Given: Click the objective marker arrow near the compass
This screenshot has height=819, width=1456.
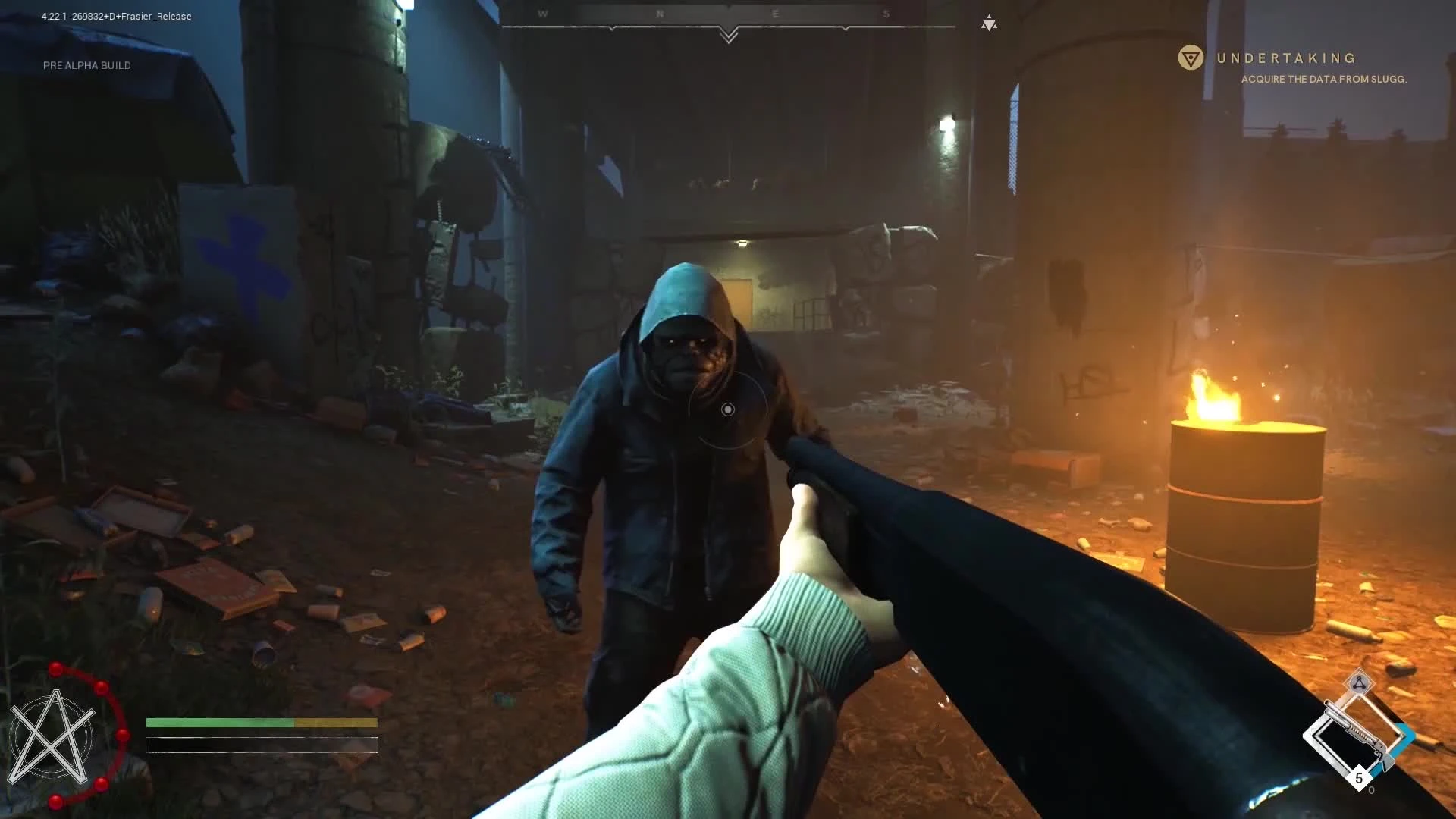Looking at the screenshot, I should coord(990,24).
